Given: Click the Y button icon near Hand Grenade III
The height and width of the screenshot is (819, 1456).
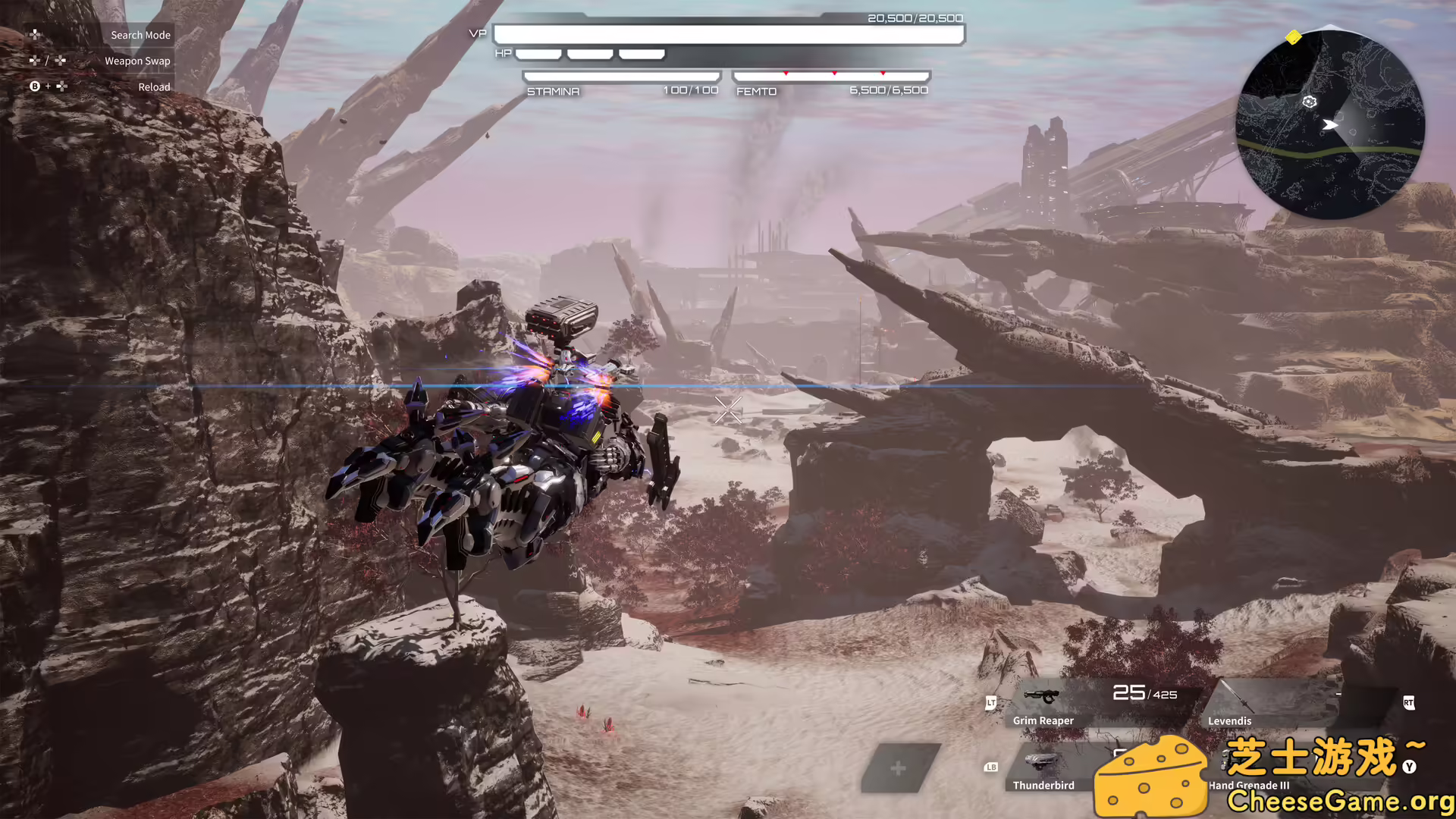Looking at the screenshot, I should click(1408, 767).
